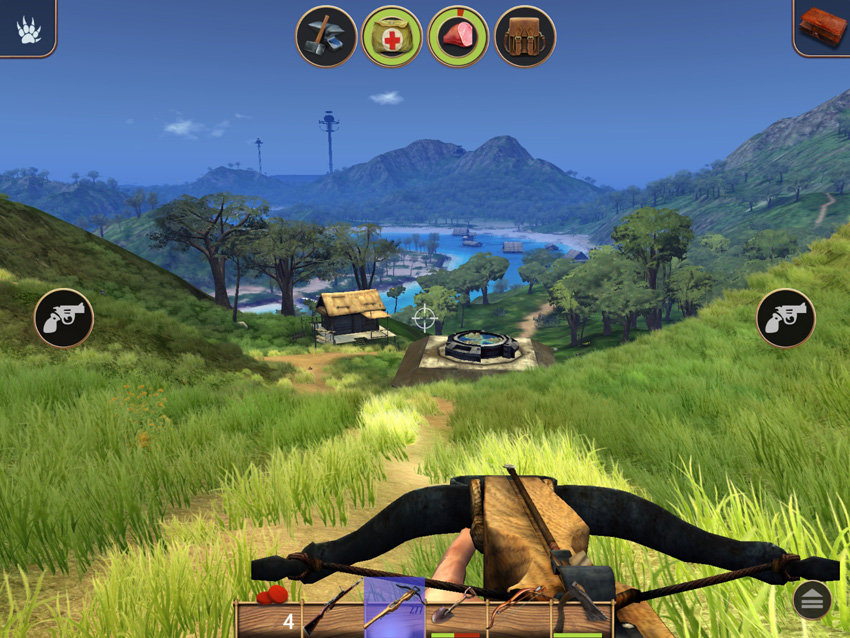Open the crafting anvil and hammer menu
Image resolution: width=850 pixels, height=638 pixels.
[x=326, y=36]
